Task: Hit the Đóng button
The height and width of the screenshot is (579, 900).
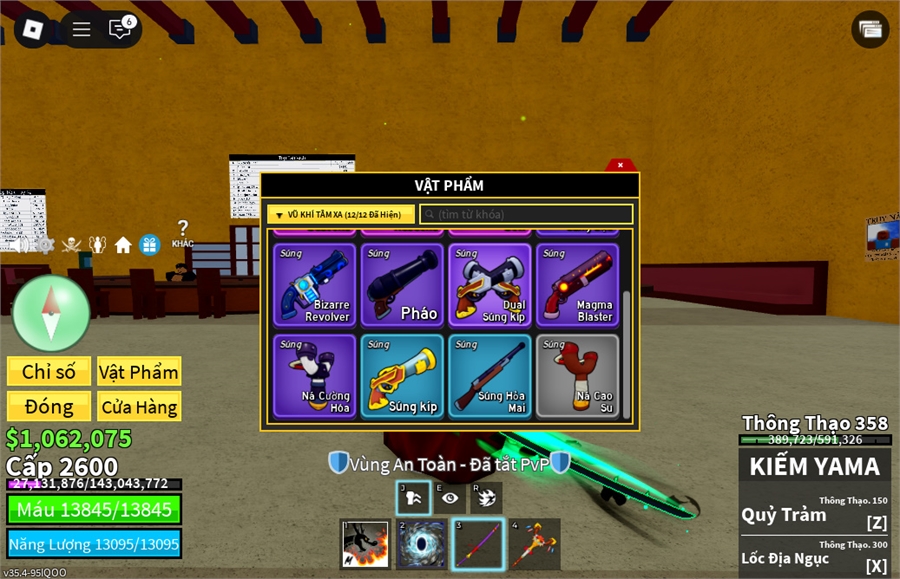Action: coord(49,407)
